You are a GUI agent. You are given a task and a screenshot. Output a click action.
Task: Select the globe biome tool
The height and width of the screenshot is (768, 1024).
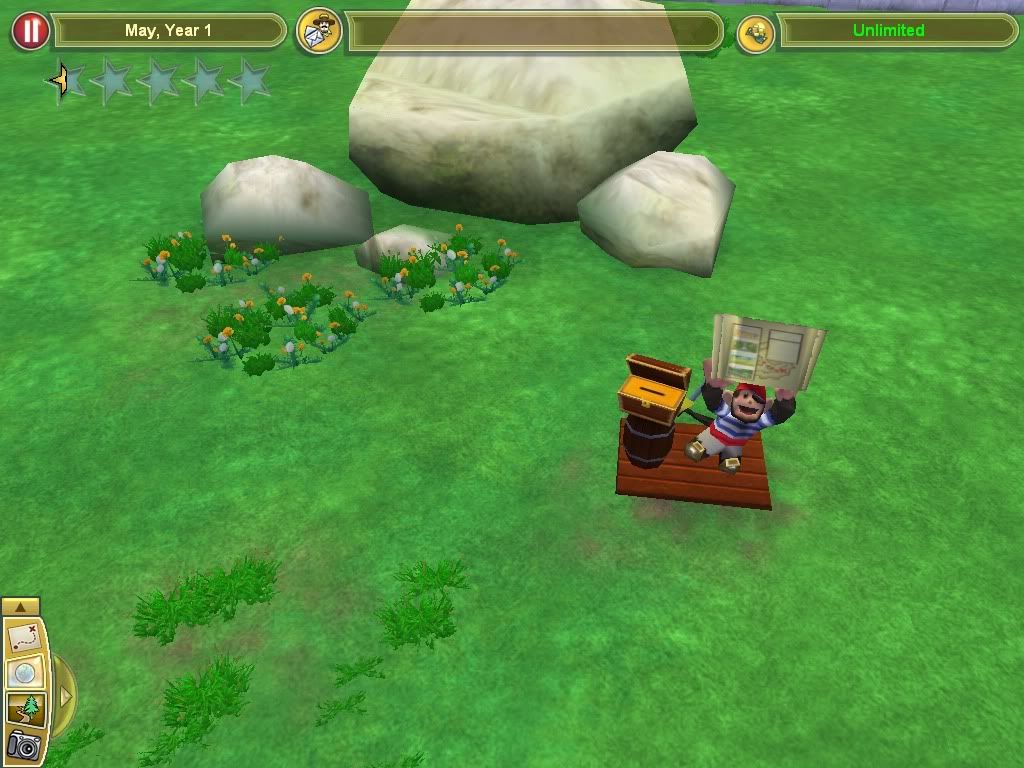(23, 674)
